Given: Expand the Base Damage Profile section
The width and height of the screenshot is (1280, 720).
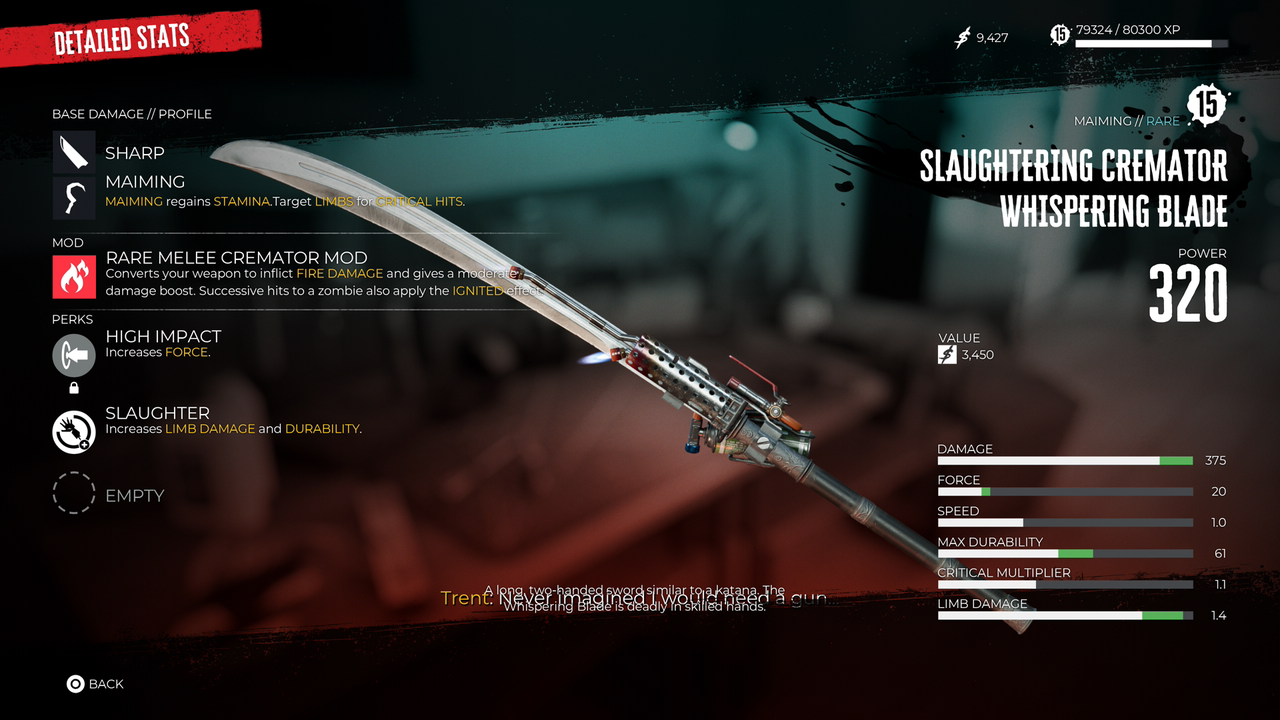Looking at the screenshot, I should pyautogui.click(x=131, y=114).
